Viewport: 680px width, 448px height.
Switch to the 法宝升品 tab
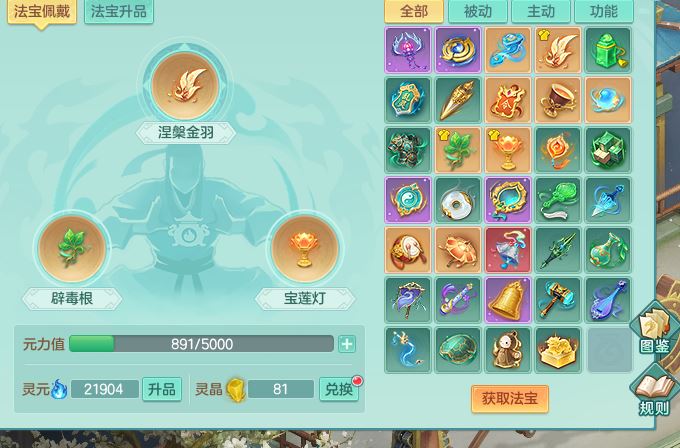click(x=119, y=12)
